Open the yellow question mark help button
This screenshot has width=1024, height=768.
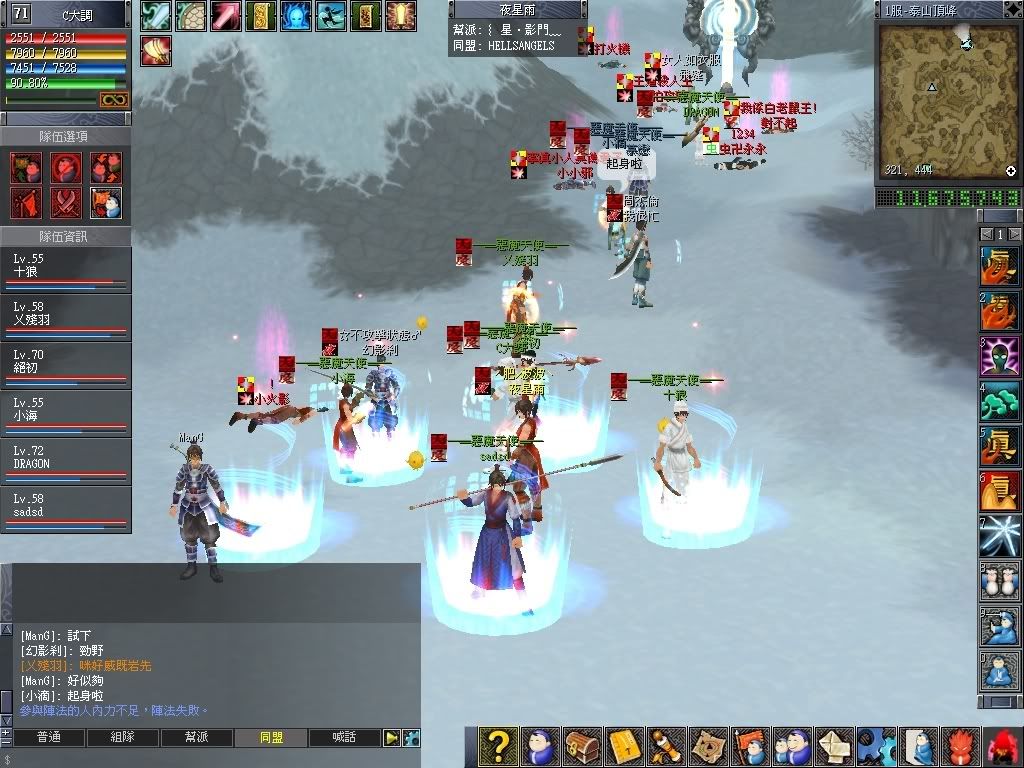[497, 746]
